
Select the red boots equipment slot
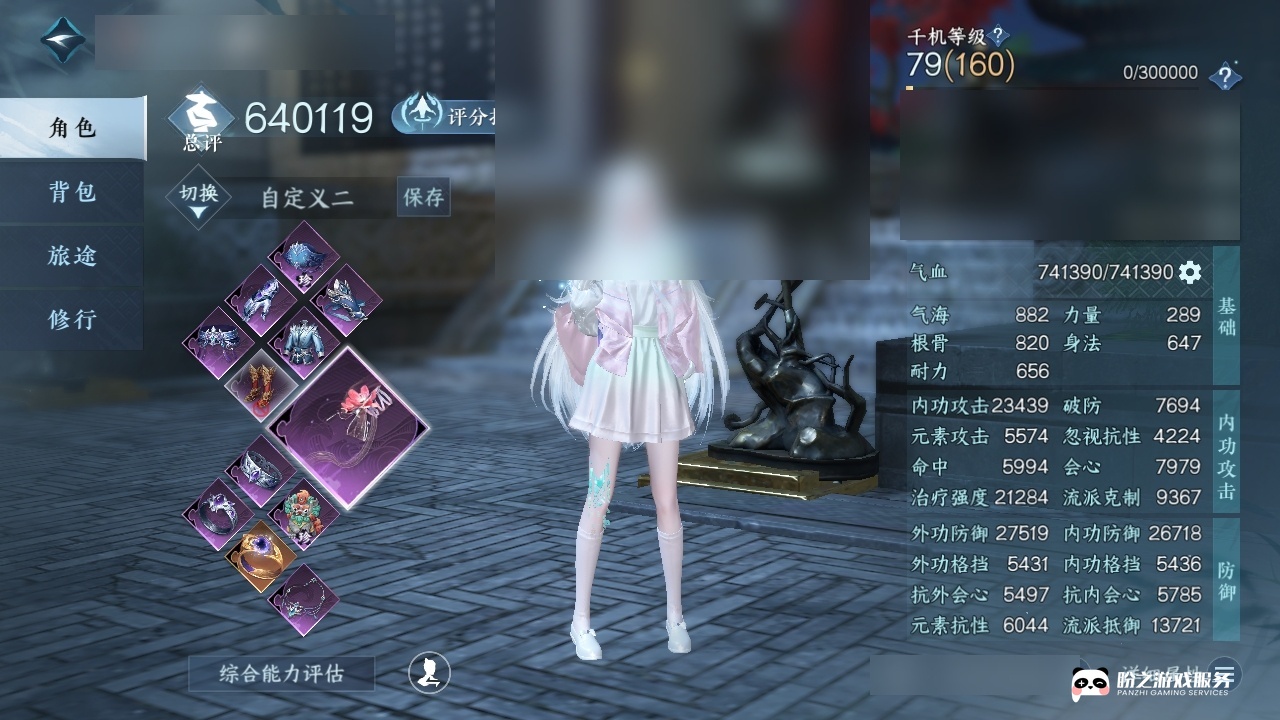(259, 384)
